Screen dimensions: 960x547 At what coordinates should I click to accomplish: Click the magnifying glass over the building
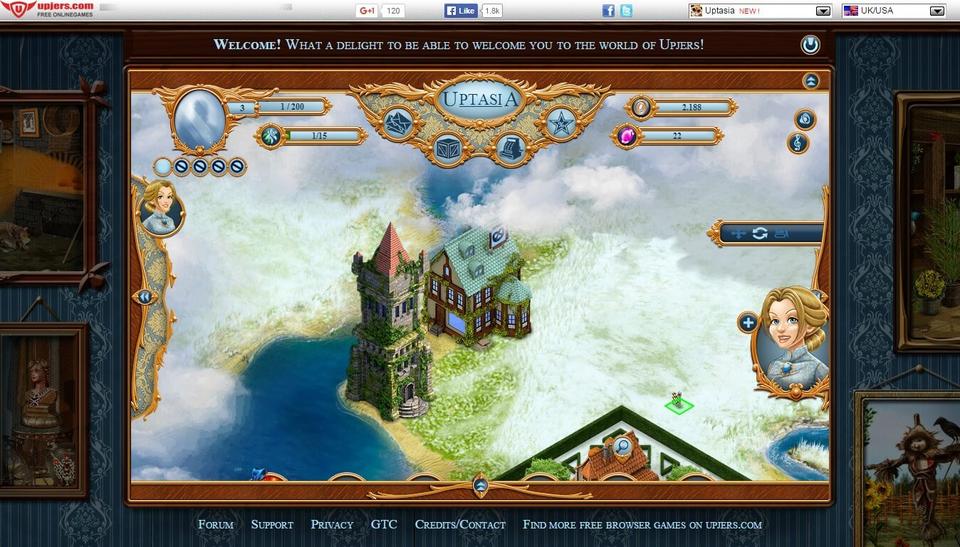pyautogui.click(x=622, y=447)
